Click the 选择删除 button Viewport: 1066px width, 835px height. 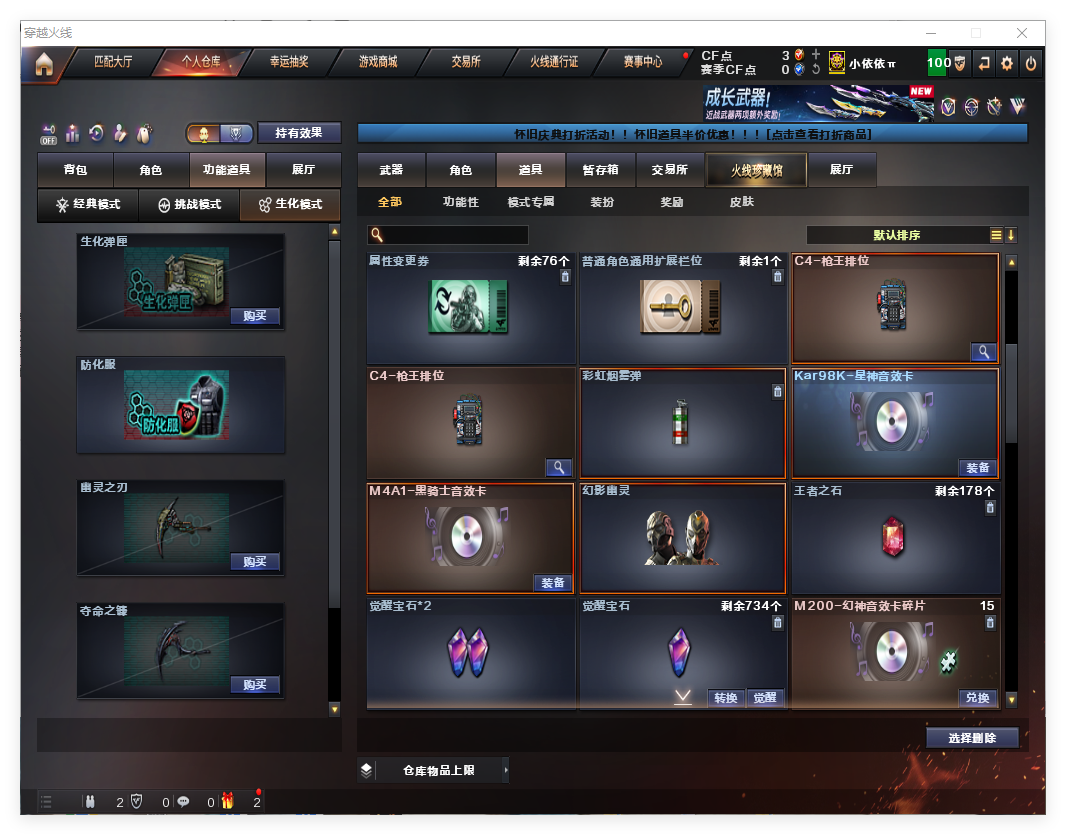972,738
